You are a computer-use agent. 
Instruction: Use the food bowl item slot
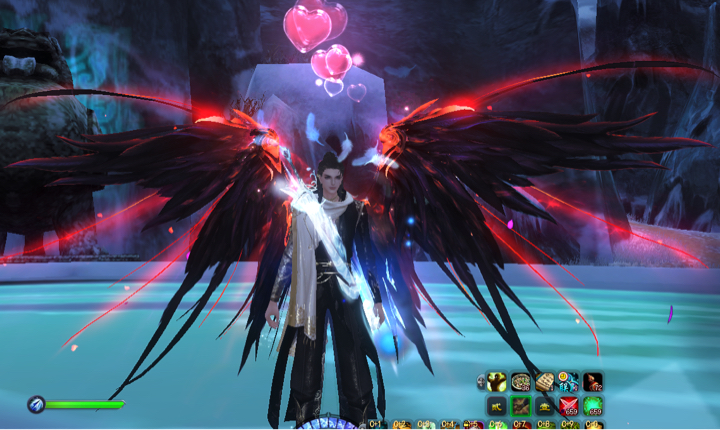point(521,381)
